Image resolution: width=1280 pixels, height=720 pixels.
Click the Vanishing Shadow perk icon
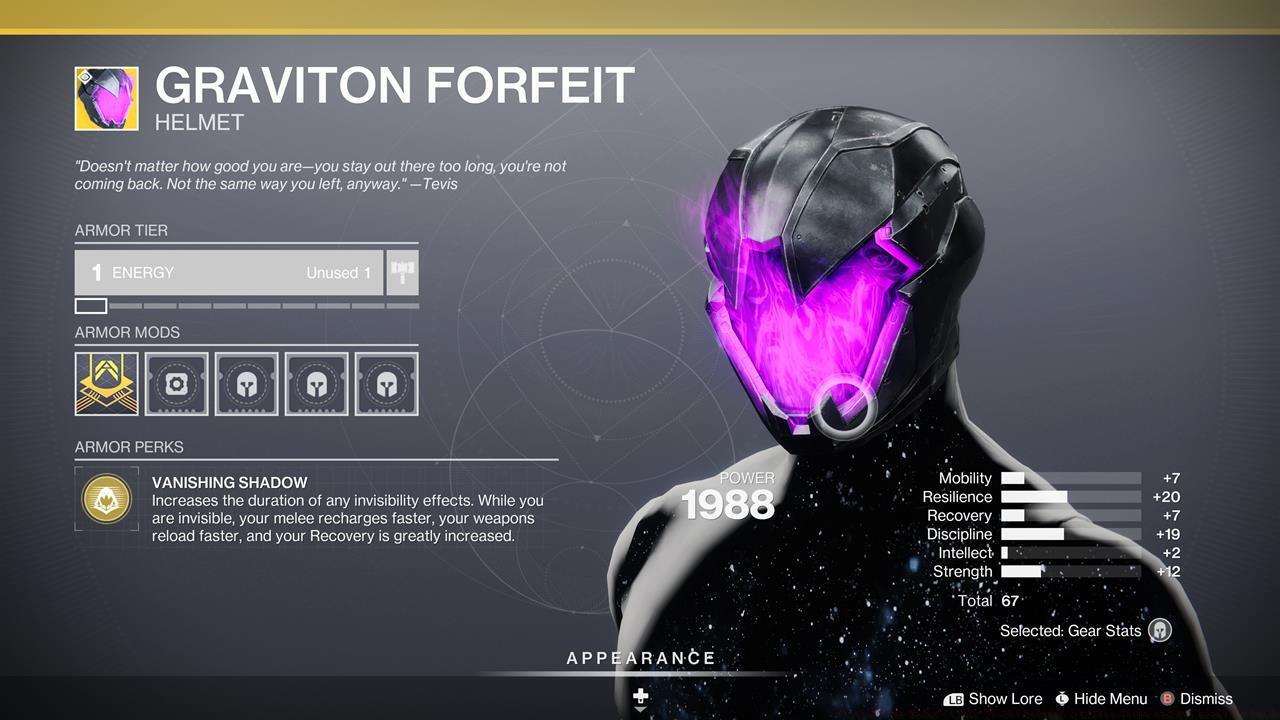[x=106, y=498]
